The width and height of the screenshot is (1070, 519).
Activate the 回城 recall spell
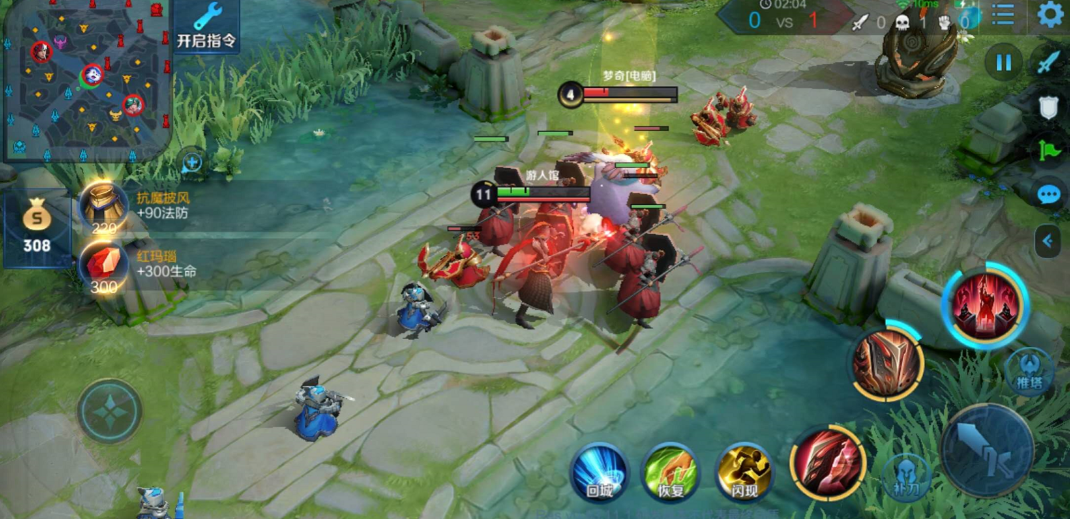[x=599, y=472]
